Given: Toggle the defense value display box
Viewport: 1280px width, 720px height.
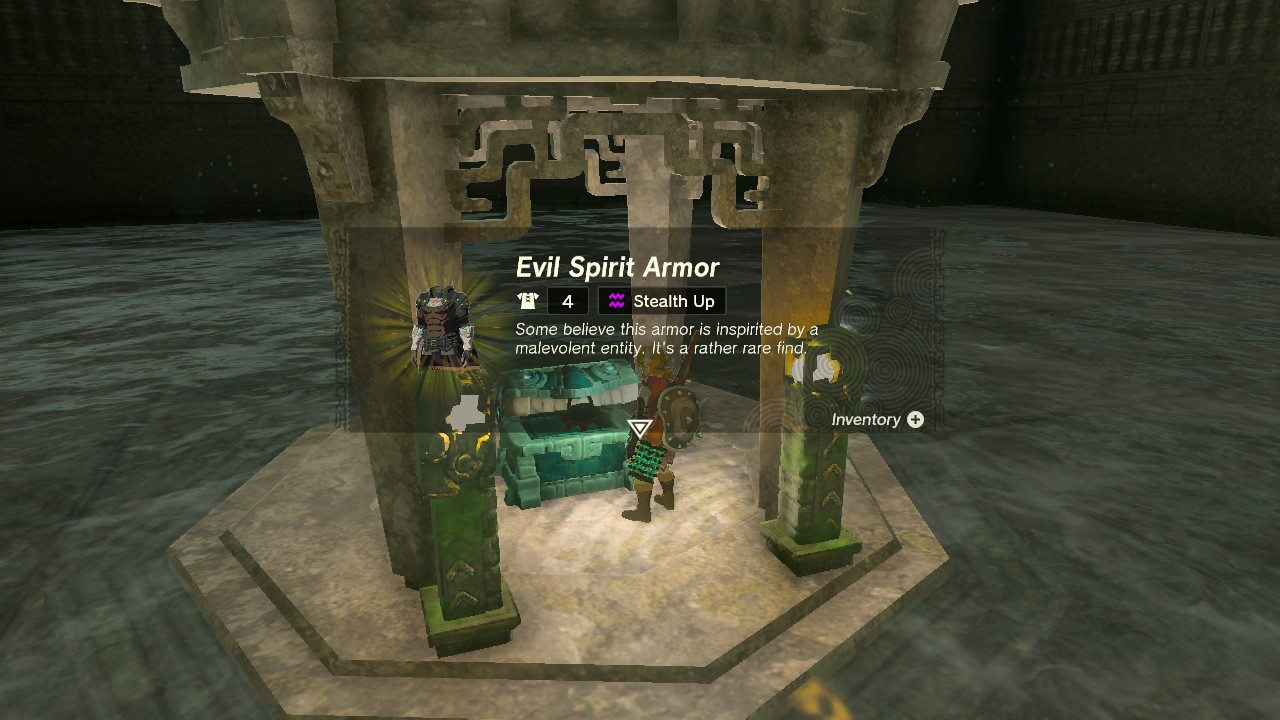Looking at the screenshot, I should point(566,301).
